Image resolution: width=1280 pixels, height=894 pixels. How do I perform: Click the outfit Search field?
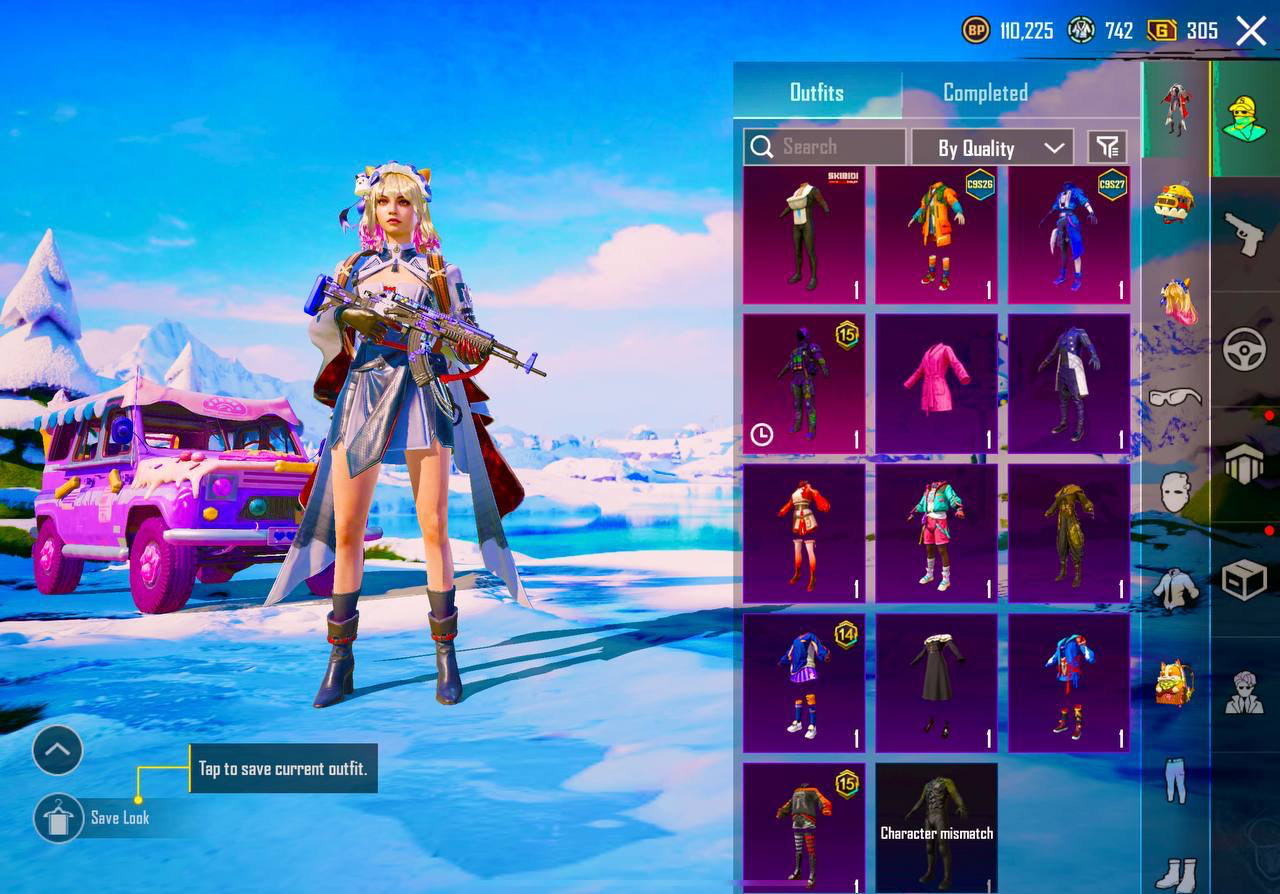click(x=825, y=147)
